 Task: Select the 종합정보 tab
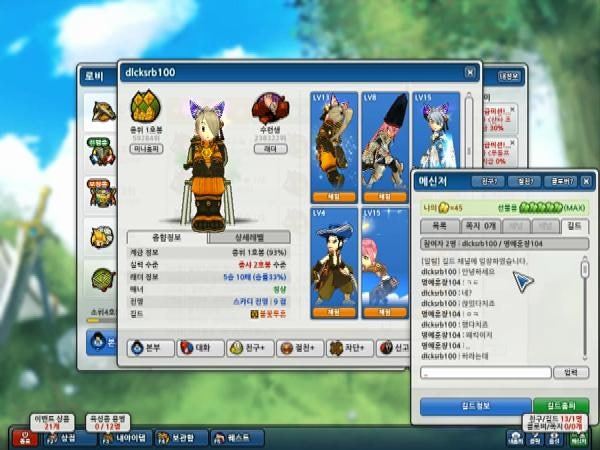click(166, 237)
